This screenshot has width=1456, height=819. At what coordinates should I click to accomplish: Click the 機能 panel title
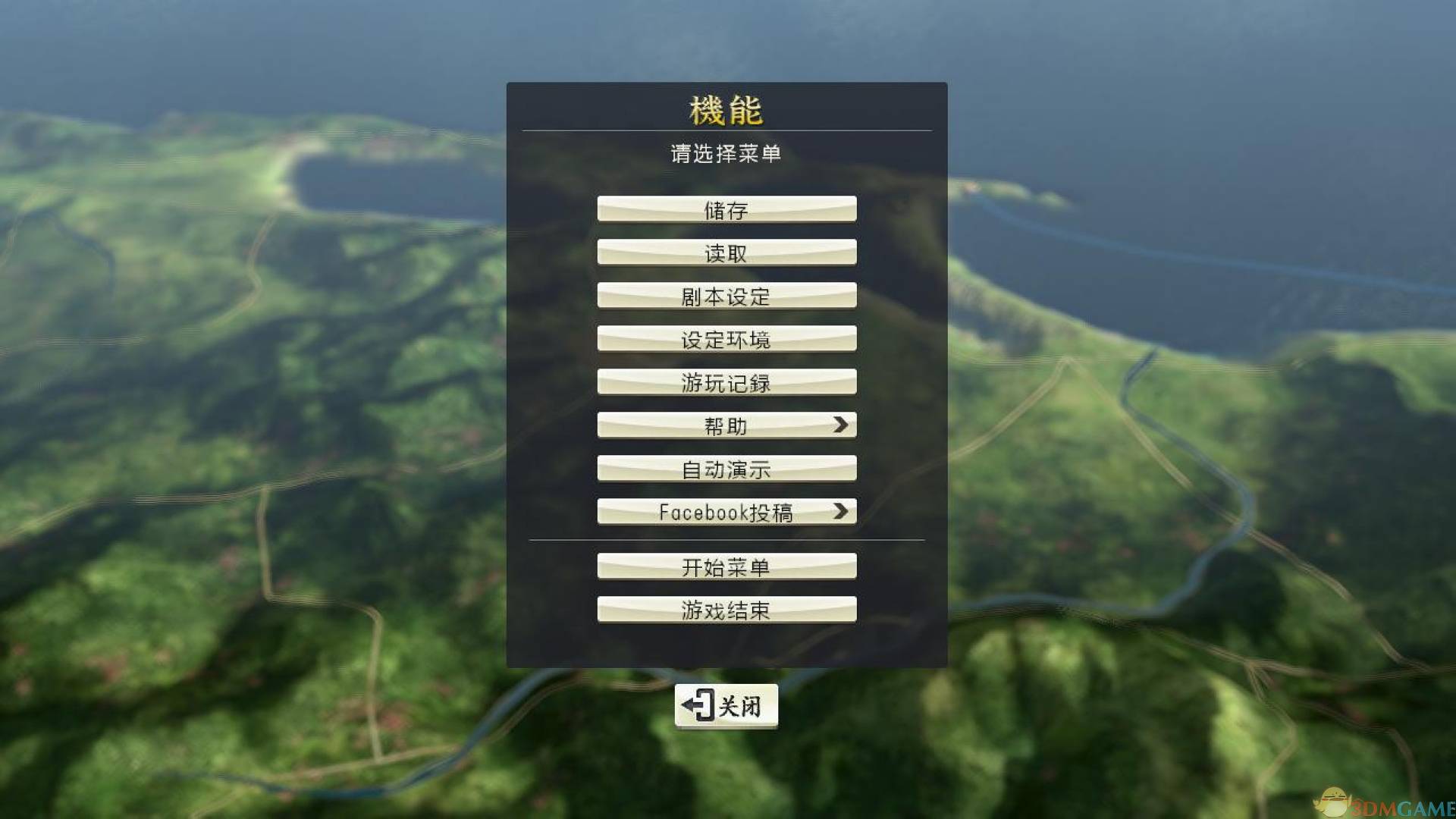726,108
